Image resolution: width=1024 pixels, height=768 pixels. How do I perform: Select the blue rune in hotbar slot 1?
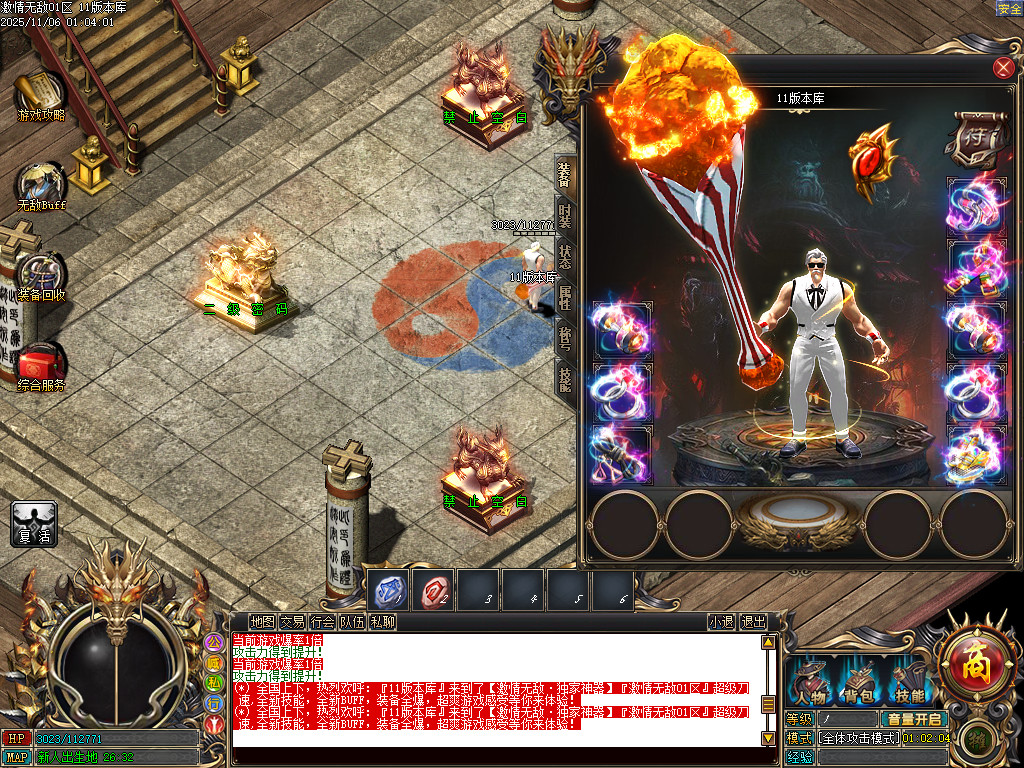pos(388,590)
